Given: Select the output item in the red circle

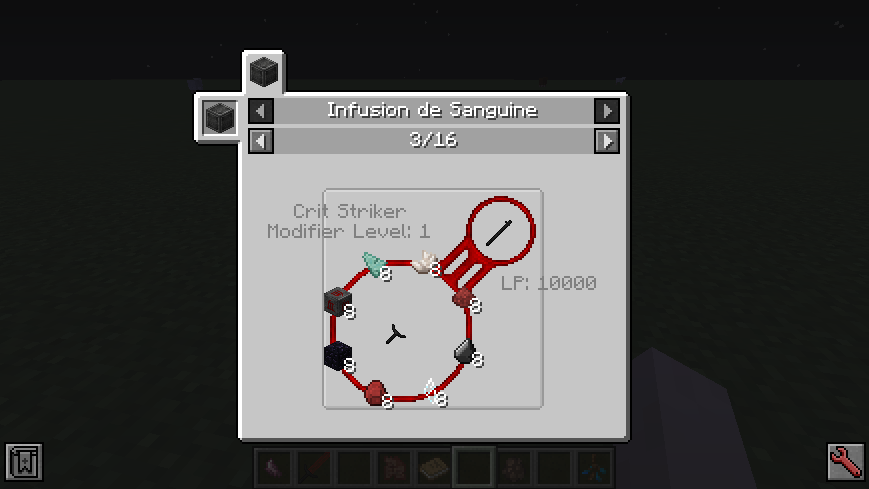Looking at the screenshot, I should [500, 233].
